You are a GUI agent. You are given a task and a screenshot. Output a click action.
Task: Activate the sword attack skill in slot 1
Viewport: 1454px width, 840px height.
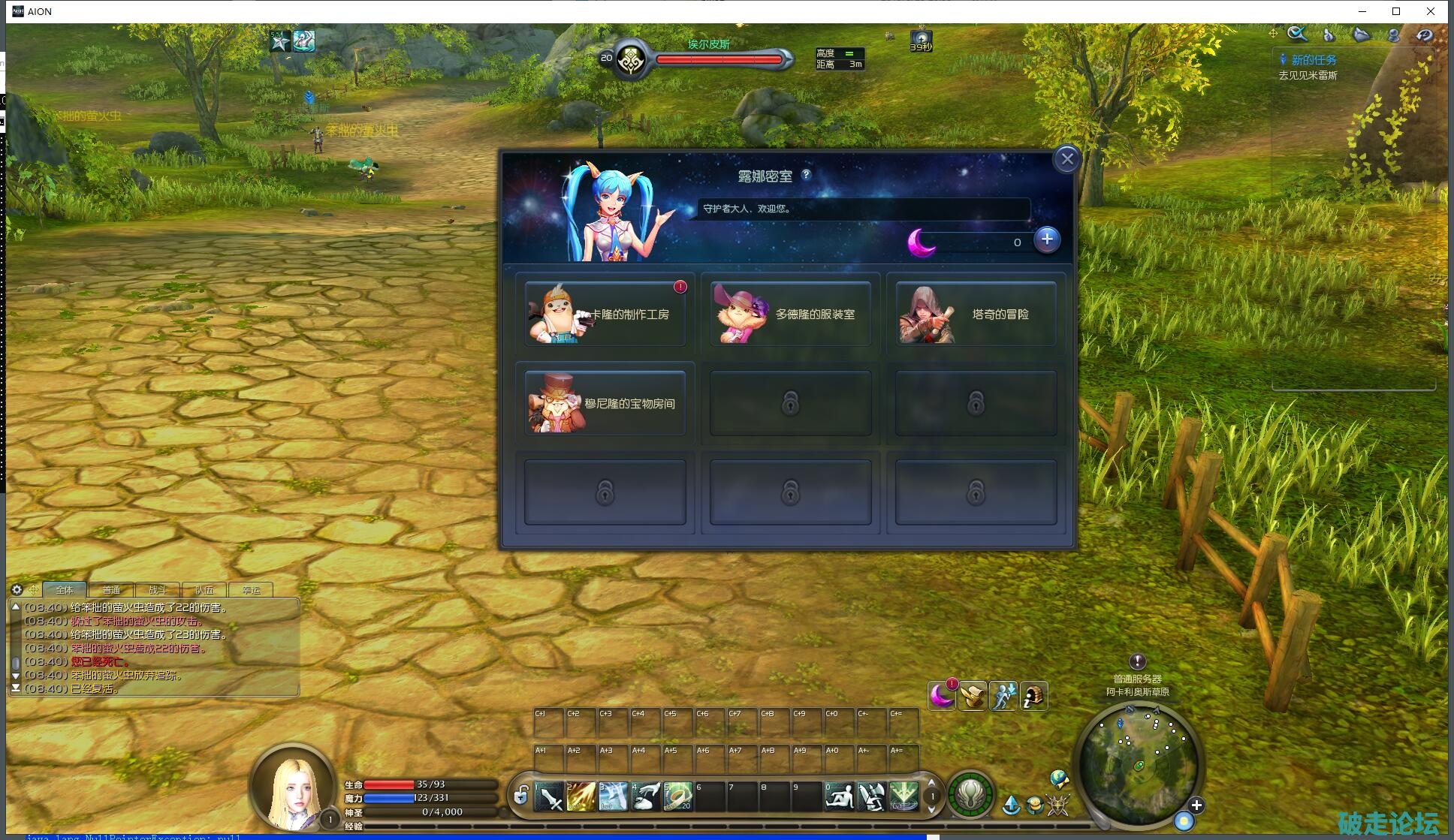pos(550,797)
